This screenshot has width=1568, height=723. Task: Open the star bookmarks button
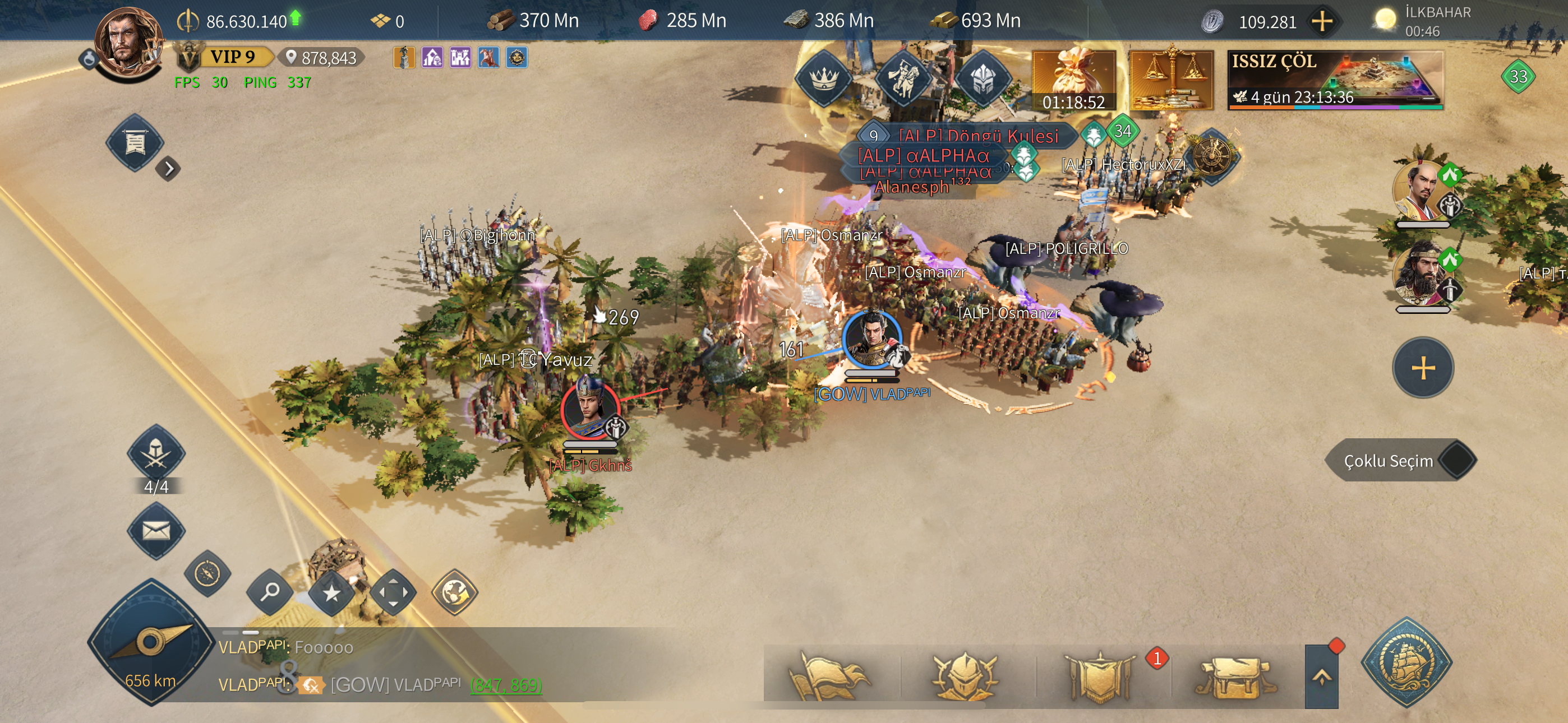tap(331, 592)
